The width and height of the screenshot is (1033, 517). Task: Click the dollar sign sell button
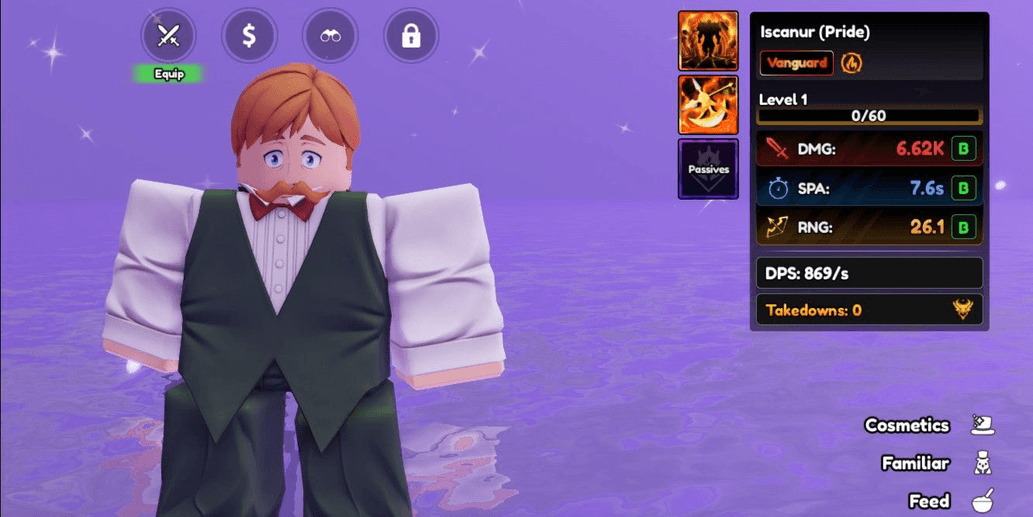coord(249,37)
